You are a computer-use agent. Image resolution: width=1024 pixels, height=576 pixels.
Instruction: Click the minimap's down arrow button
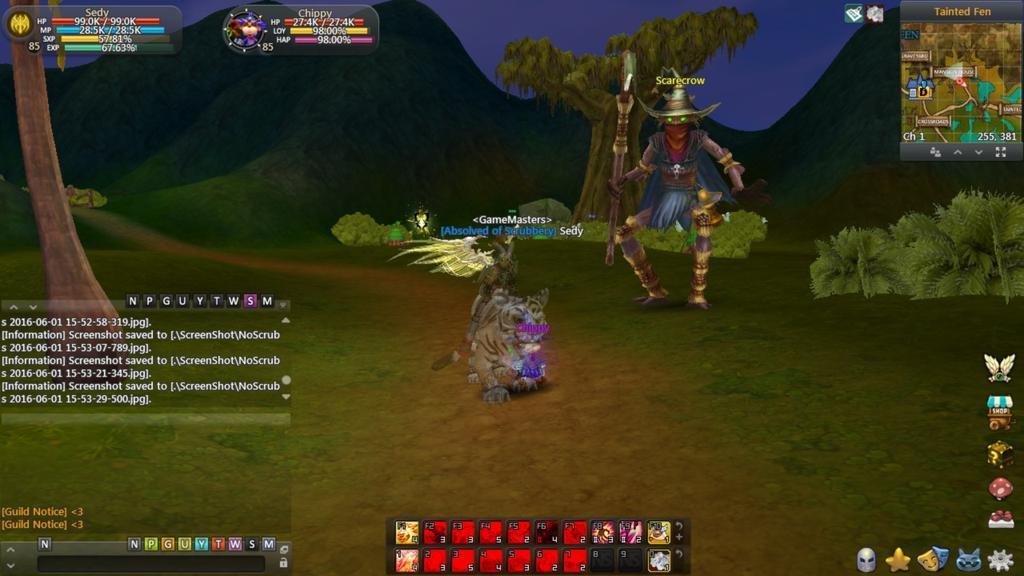click(x=979, y=152)
